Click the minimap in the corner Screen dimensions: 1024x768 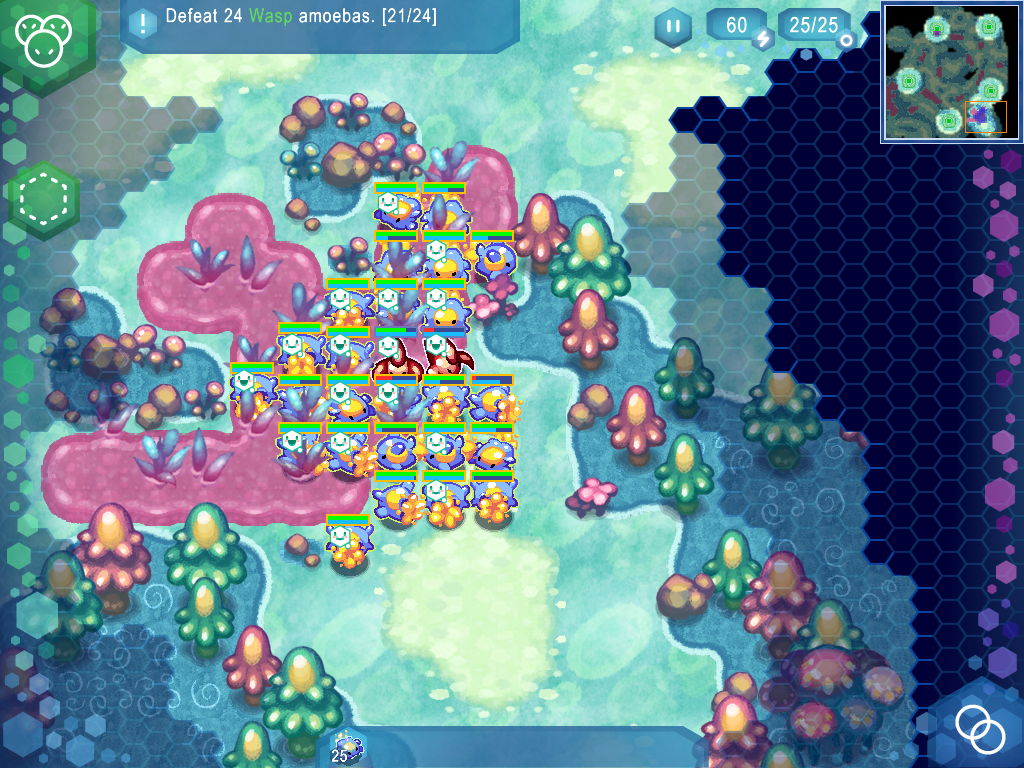[951, 72]
